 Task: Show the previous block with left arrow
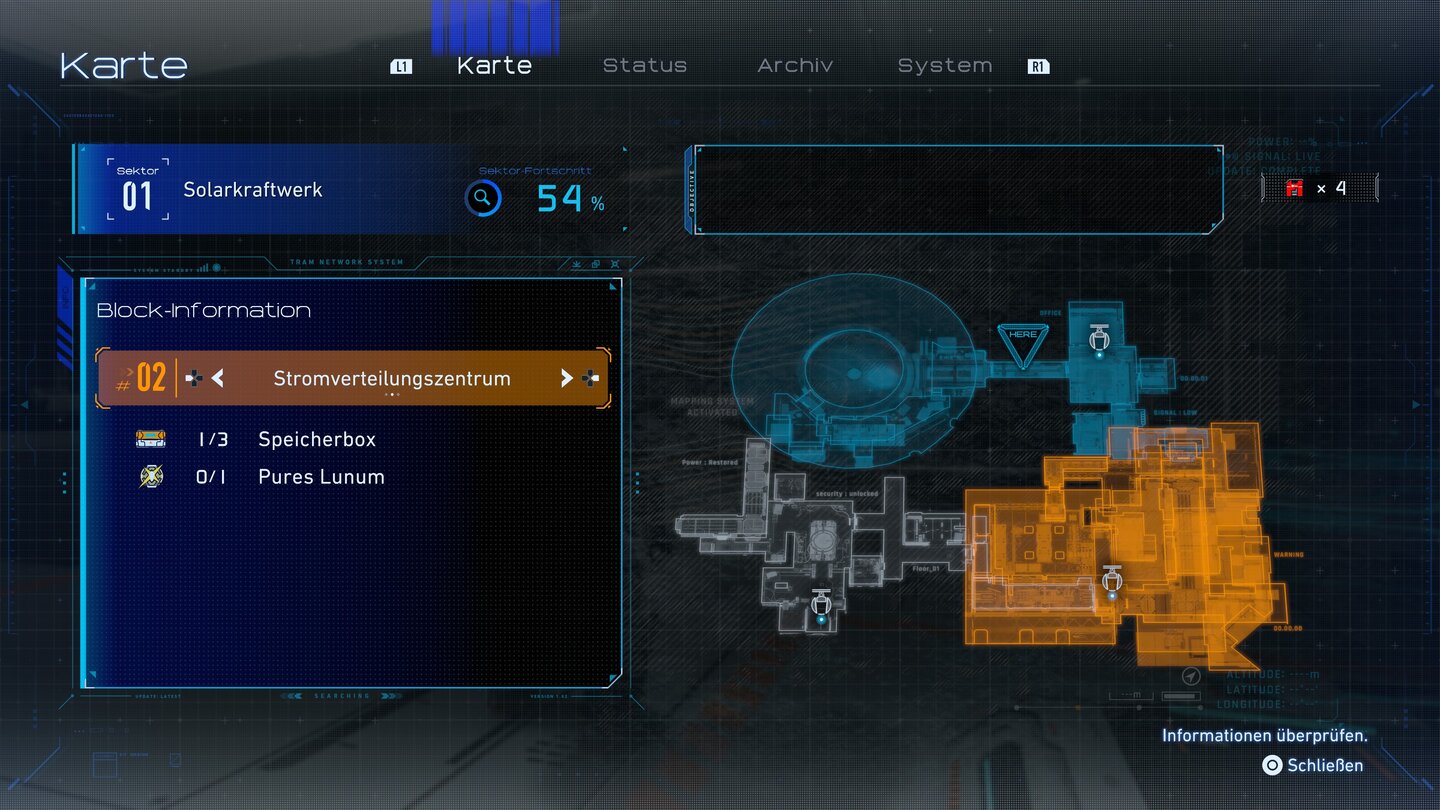[217, 378]
